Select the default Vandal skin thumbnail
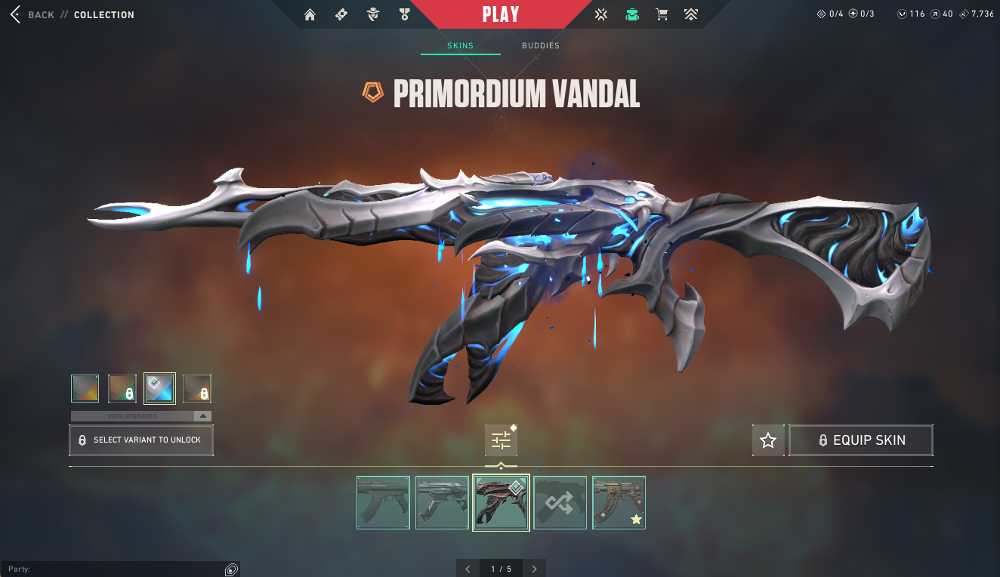Screen dimensions: 1000x577 [x=383, y=502]
